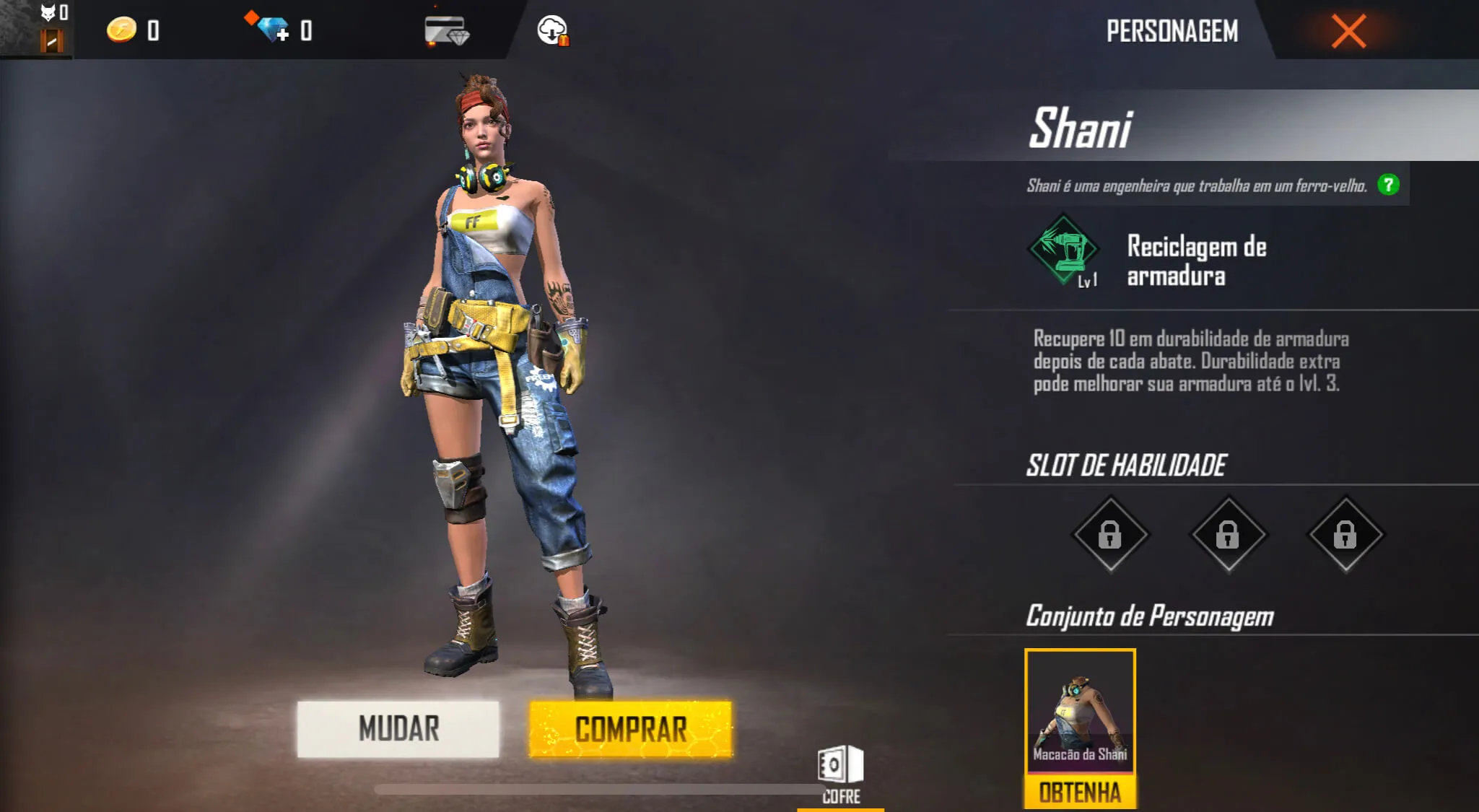This screenshot has width=1479, height=812.
Task: Click the green question mark help toggle
Action: point(1389,185)
